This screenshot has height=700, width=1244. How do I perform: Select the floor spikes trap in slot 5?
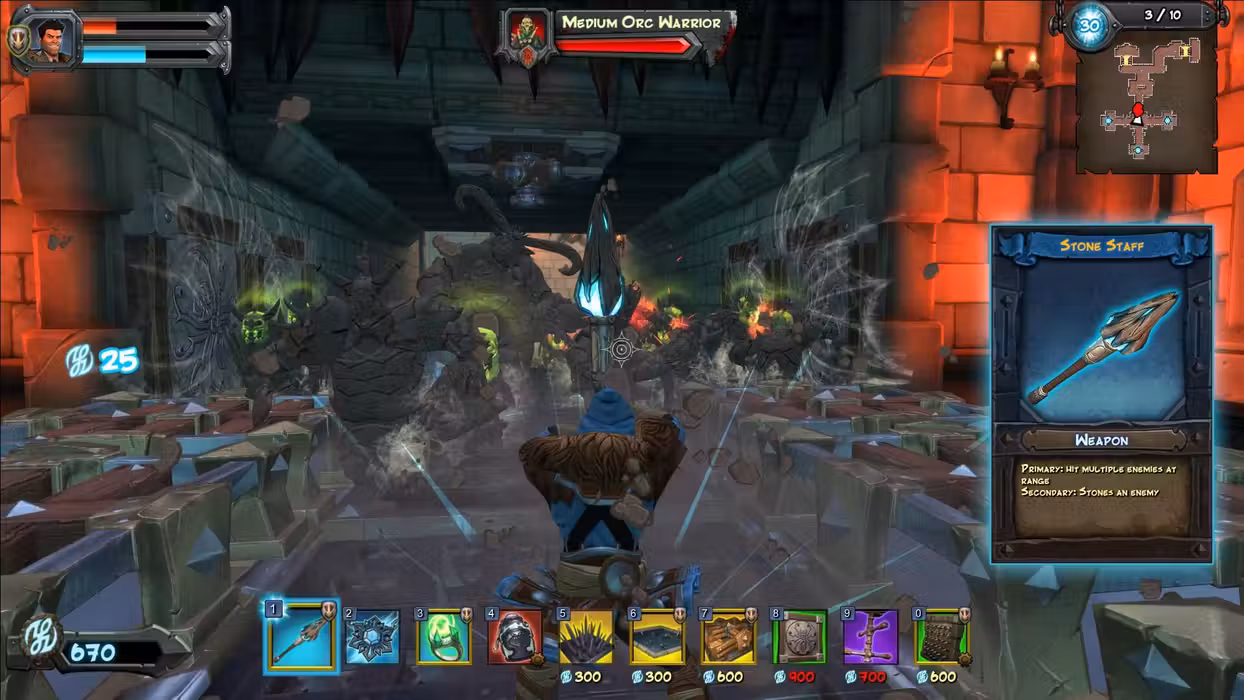coord(586,637)
